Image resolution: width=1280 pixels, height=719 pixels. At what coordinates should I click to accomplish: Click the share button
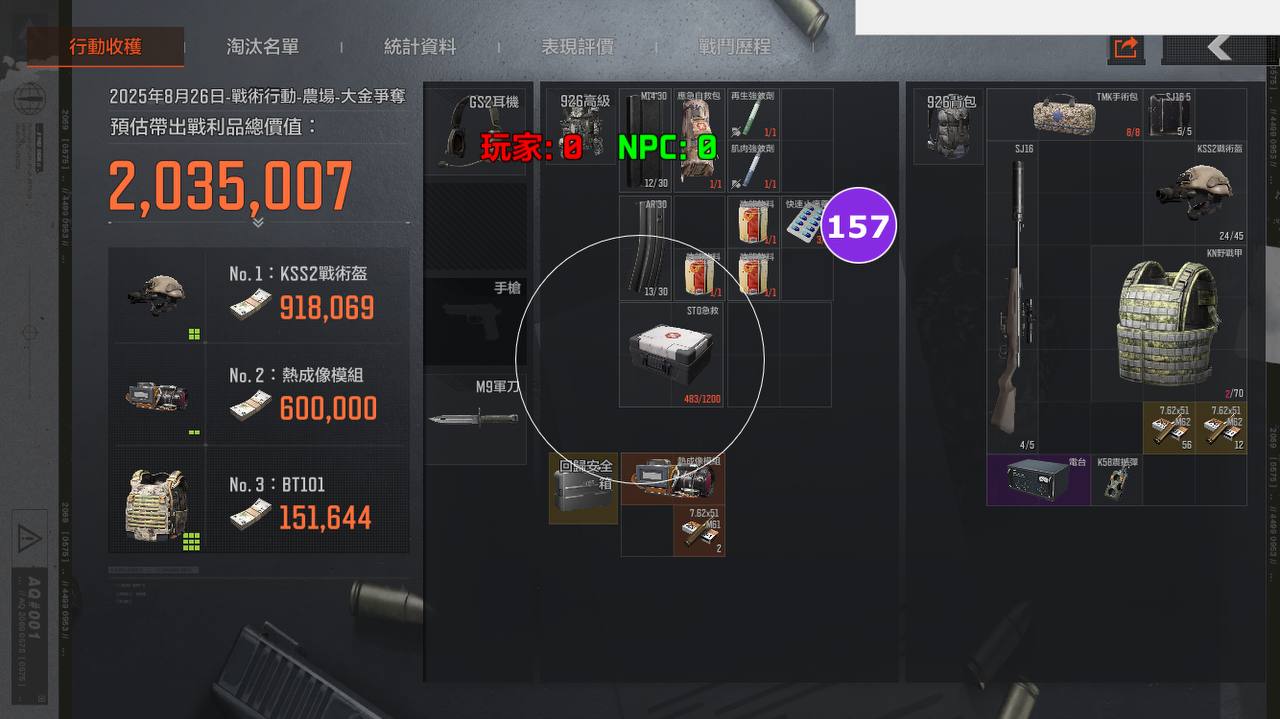(x=1126, y=47)
